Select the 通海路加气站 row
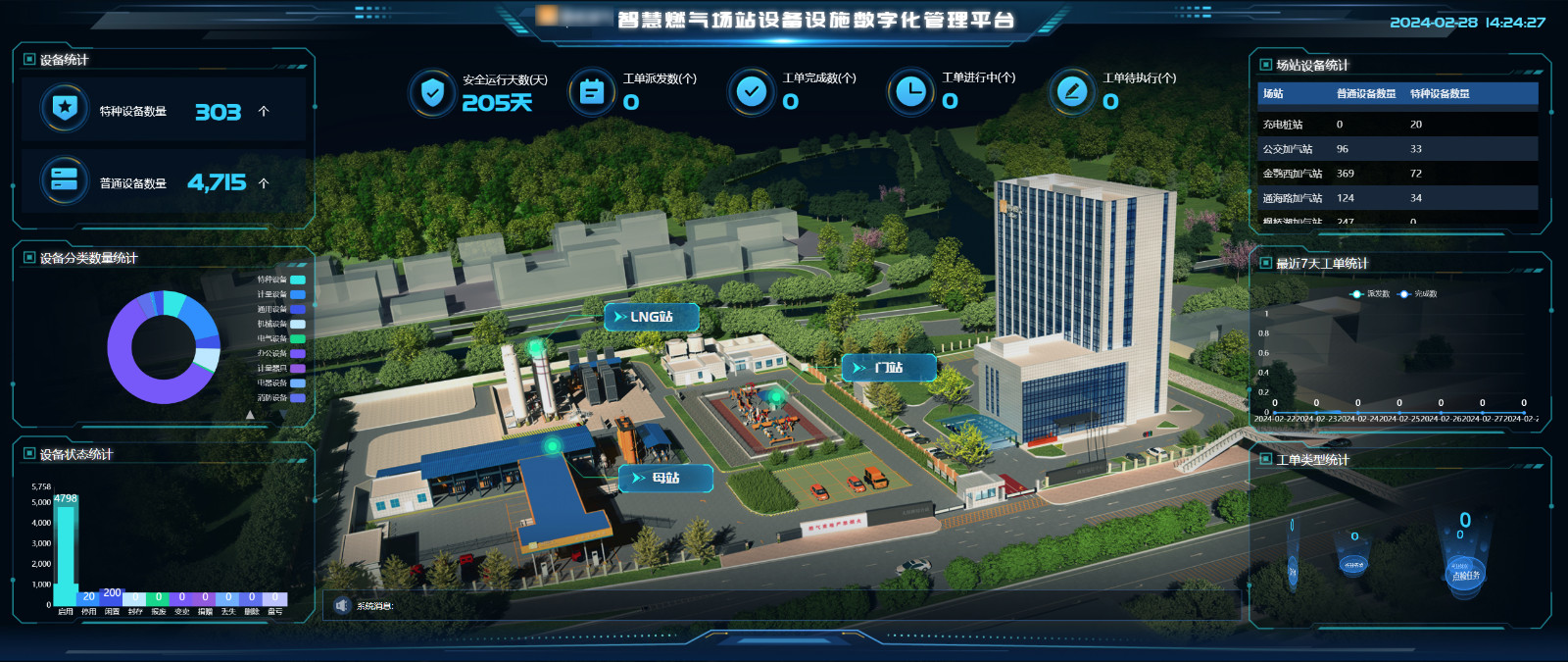 (1397, 198)
